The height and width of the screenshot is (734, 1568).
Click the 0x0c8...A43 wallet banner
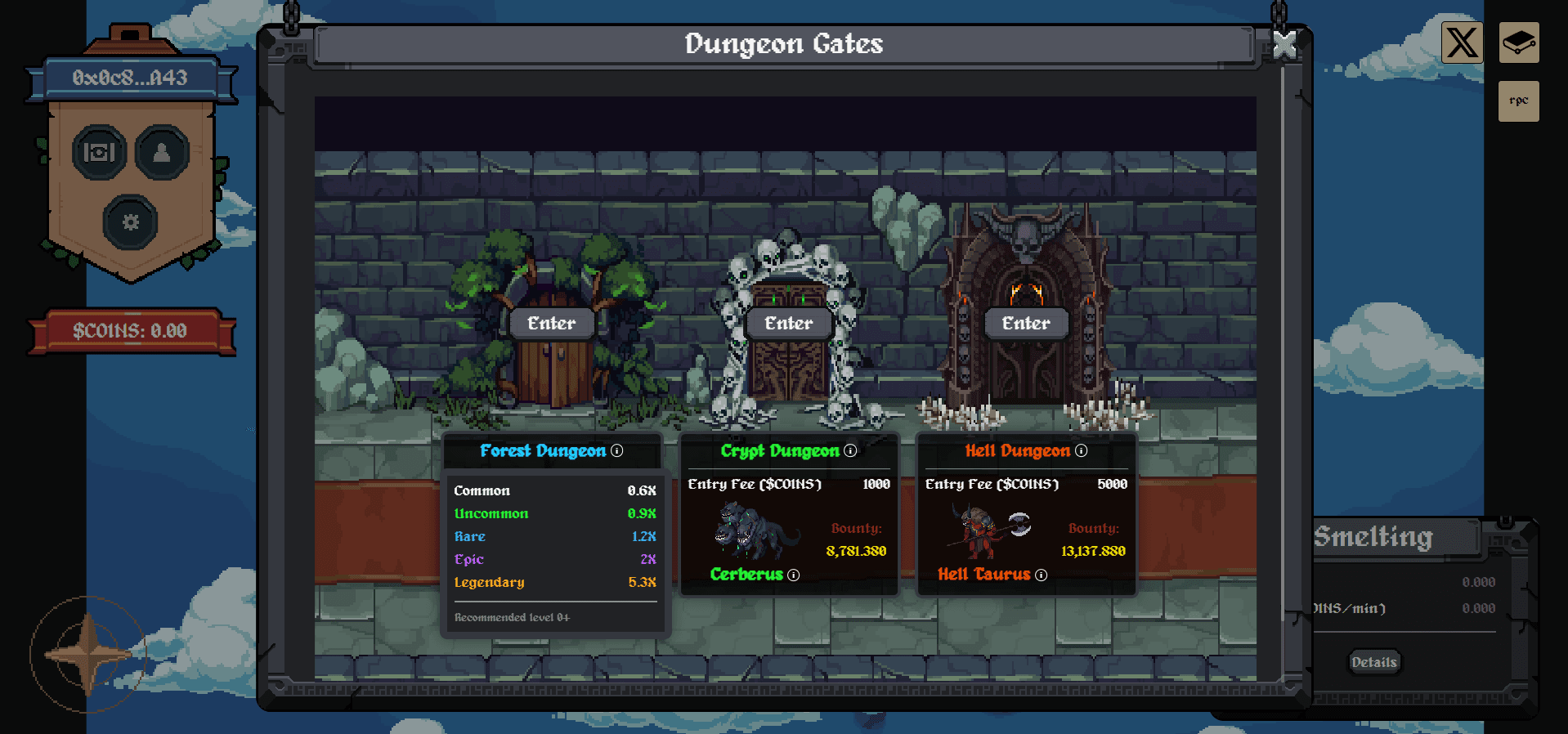click(132, 78)
